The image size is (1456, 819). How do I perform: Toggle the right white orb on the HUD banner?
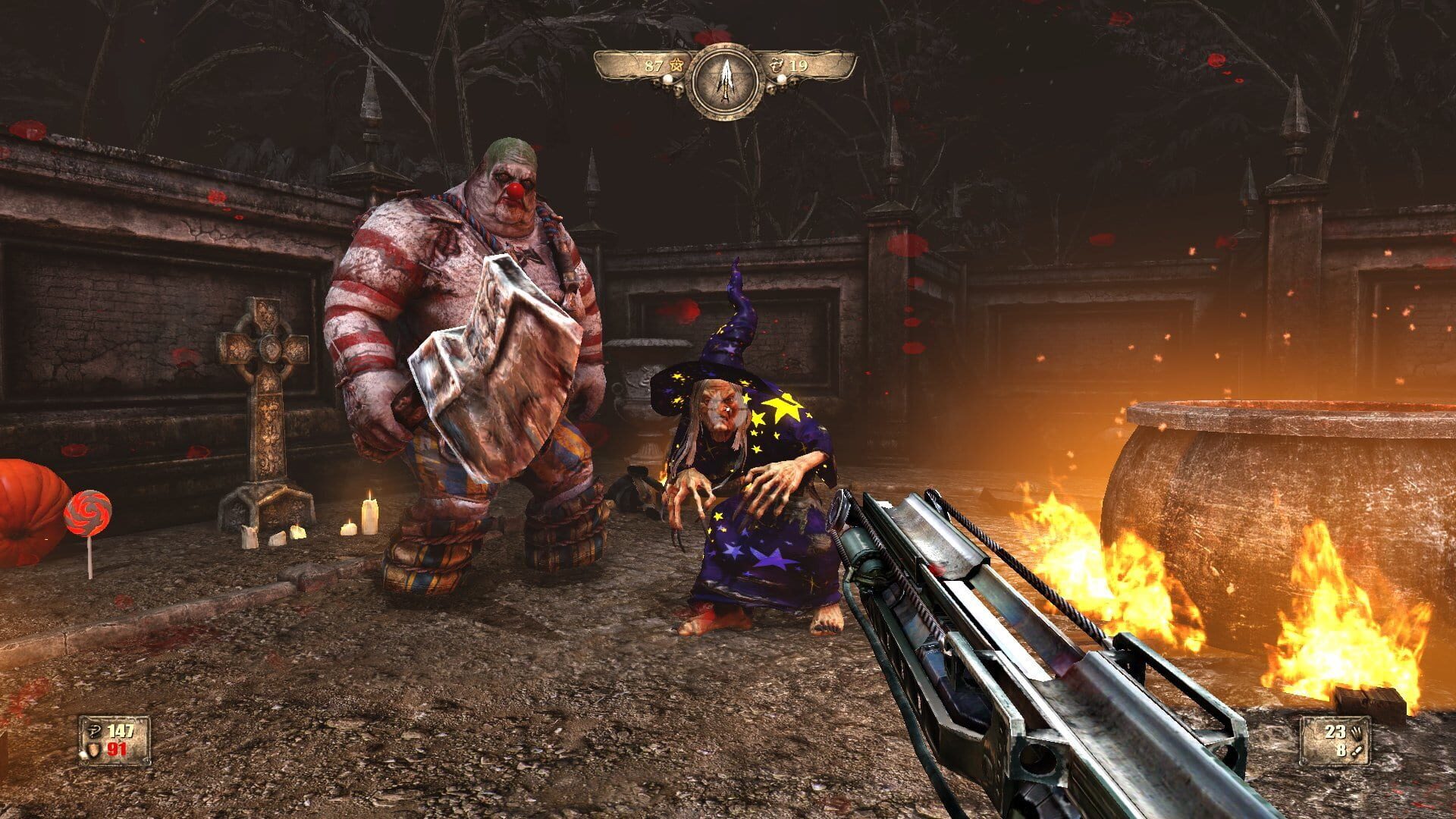click(x=781, y=80)
